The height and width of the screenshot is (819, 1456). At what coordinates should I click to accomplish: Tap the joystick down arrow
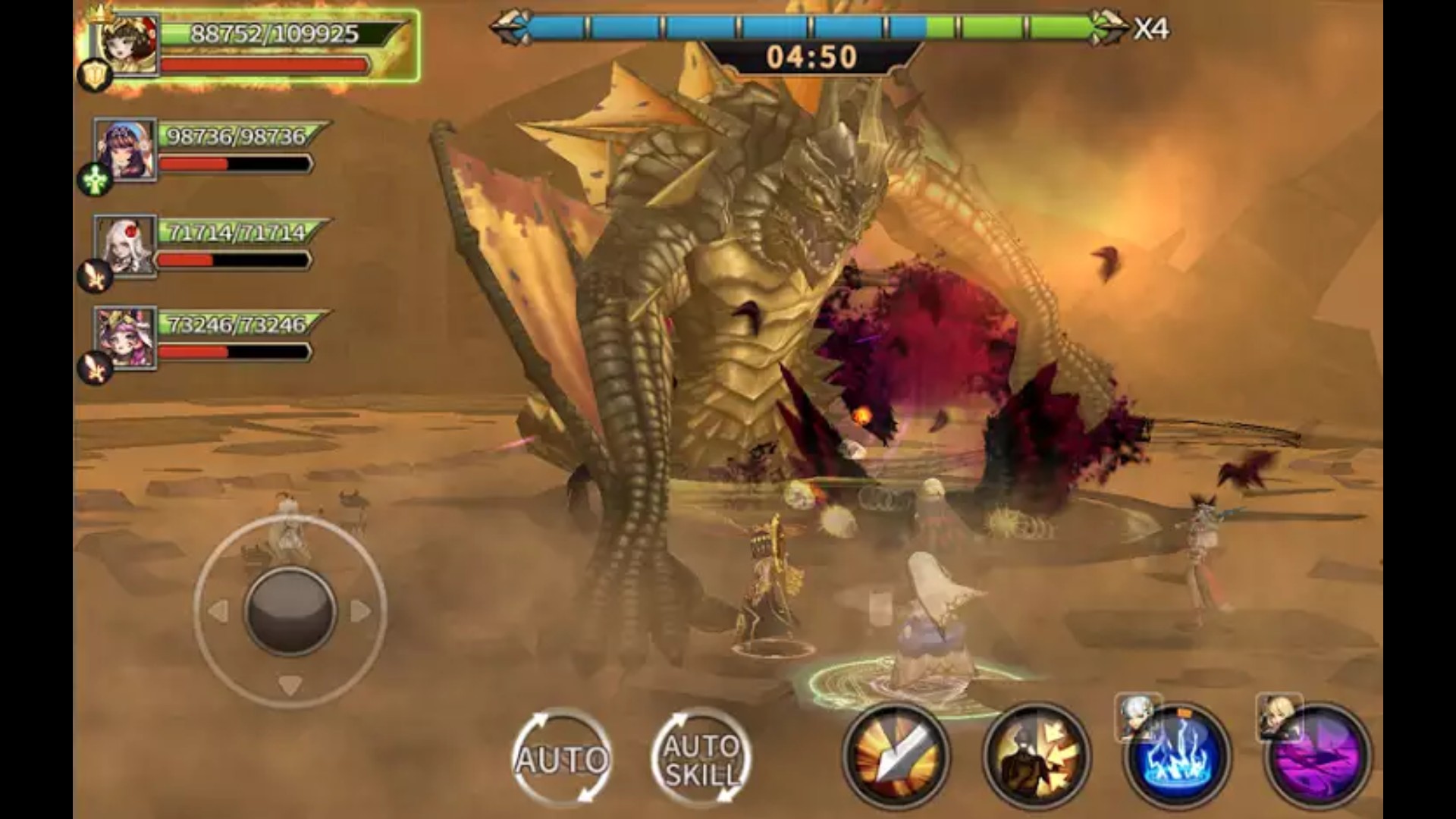coord(290,685)
